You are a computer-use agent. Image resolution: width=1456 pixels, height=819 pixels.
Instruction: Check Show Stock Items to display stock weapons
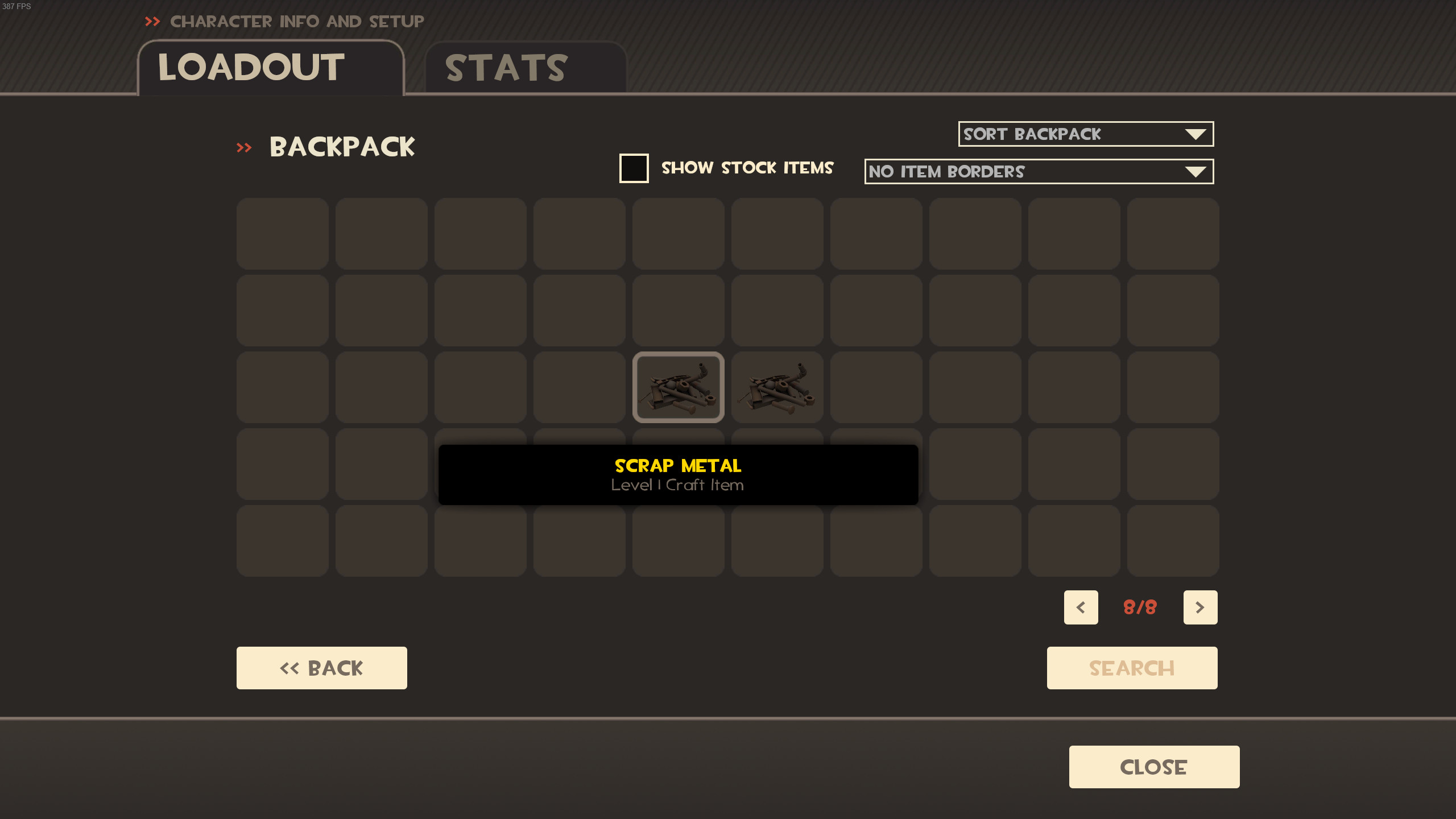click(x=634, y=168)
